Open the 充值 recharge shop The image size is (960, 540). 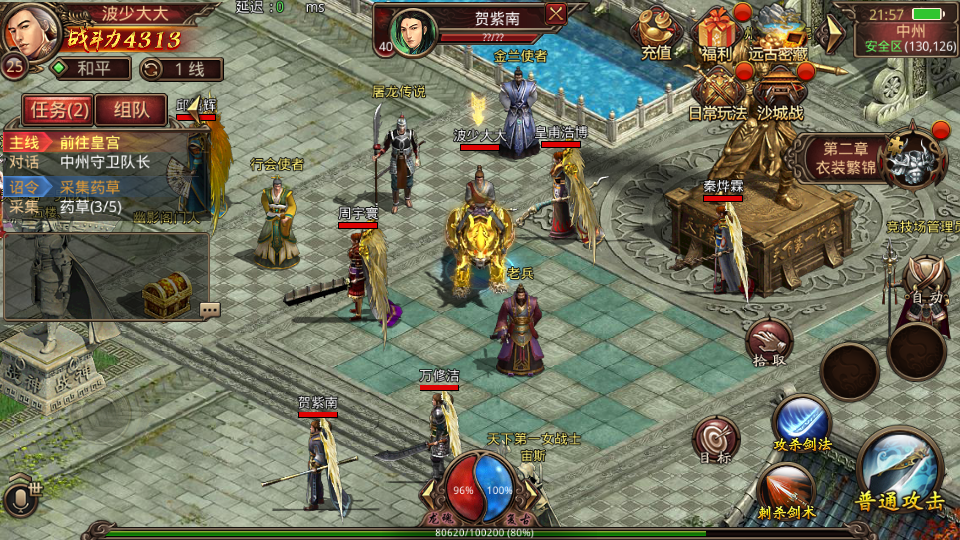[x=656, y=33]
